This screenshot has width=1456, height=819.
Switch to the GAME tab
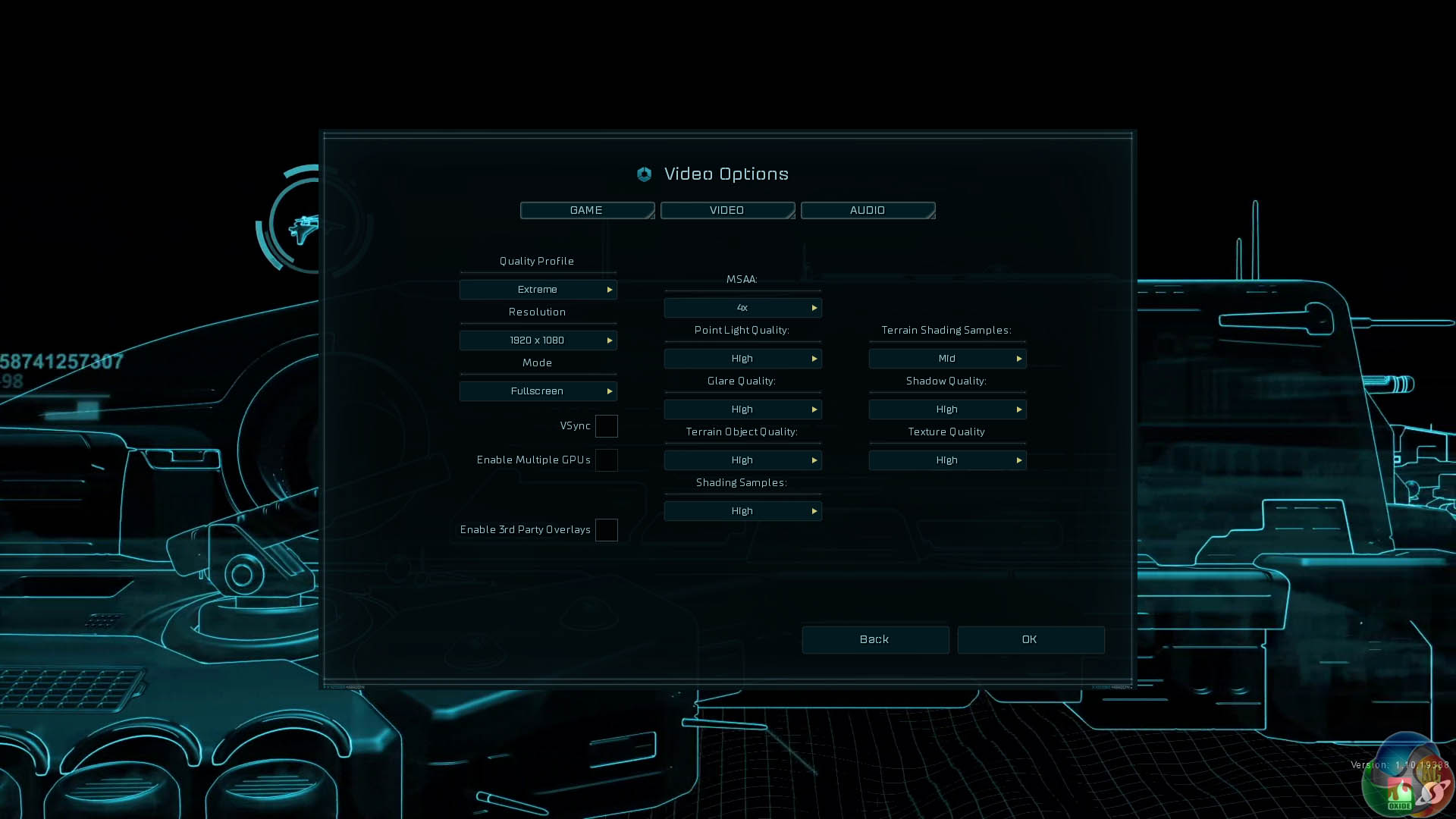click(587, 210)
